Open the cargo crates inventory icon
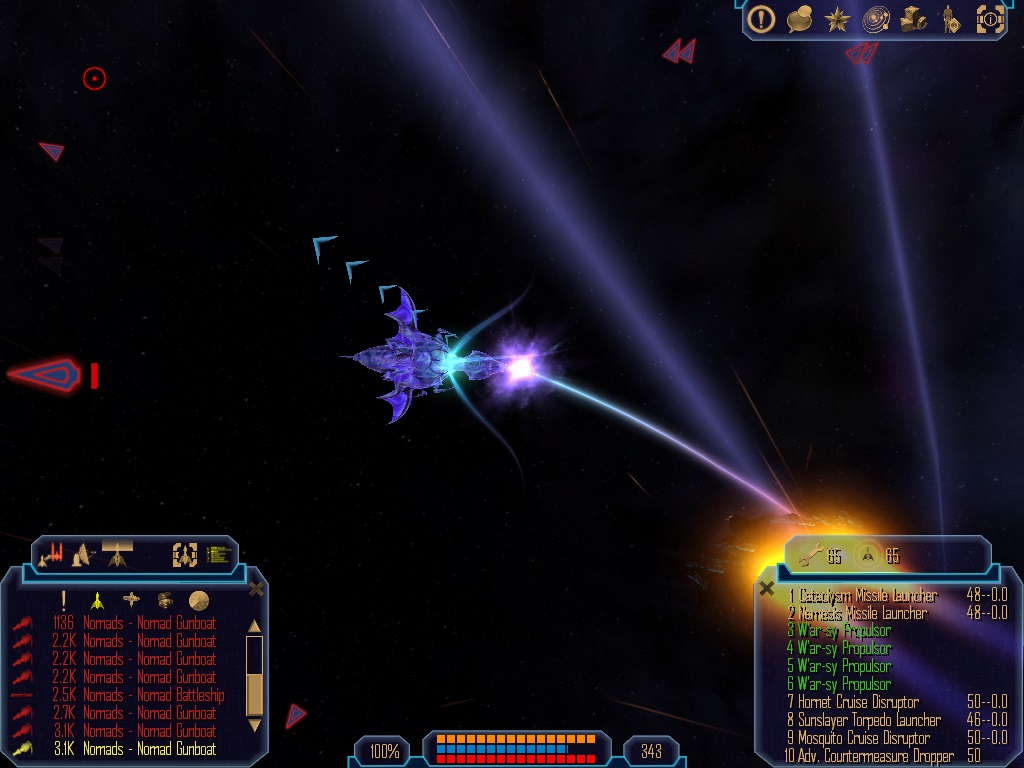 [x=914, y=18]
